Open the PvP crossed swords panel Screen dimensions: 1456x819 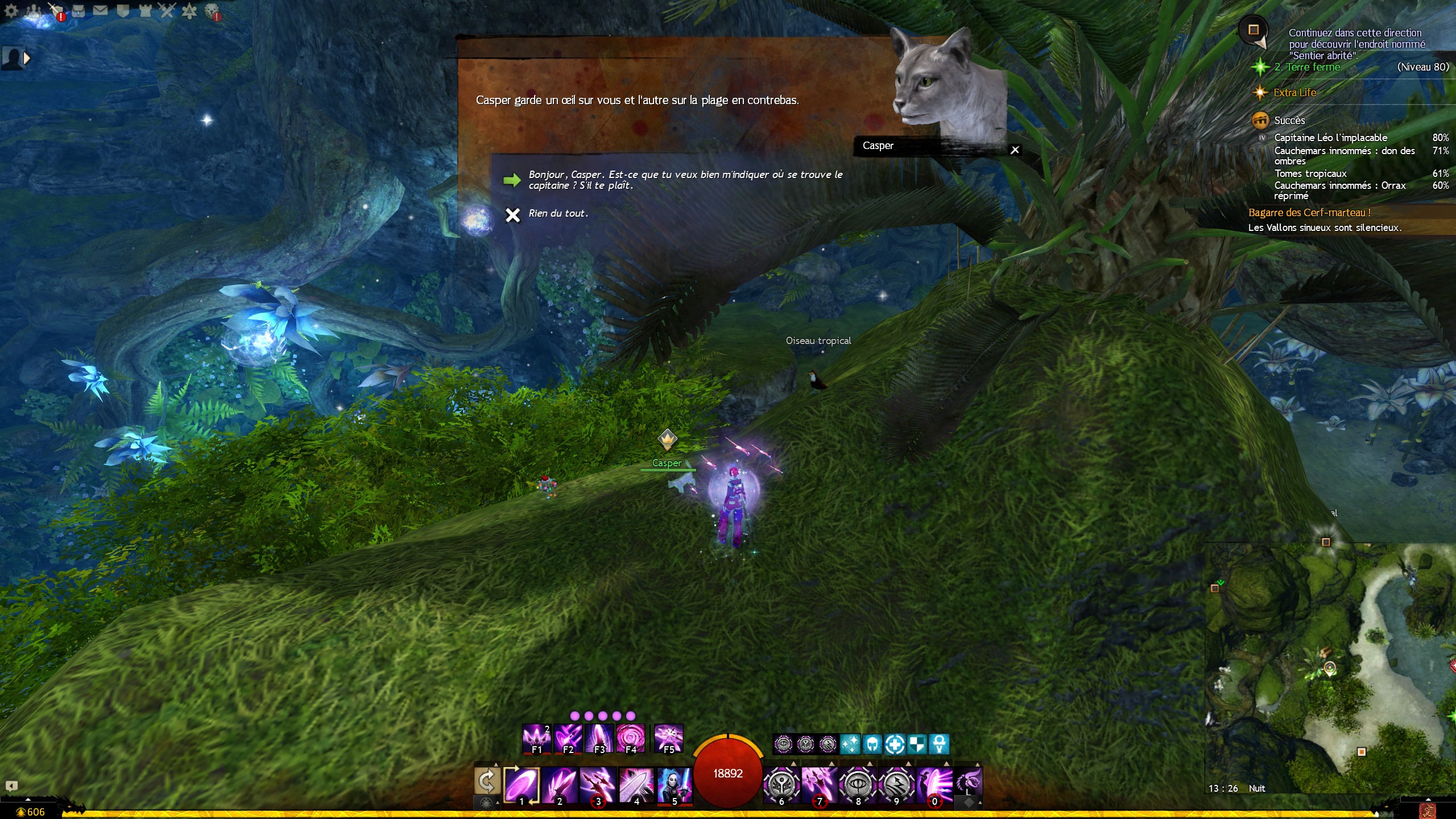coord(167,11)
